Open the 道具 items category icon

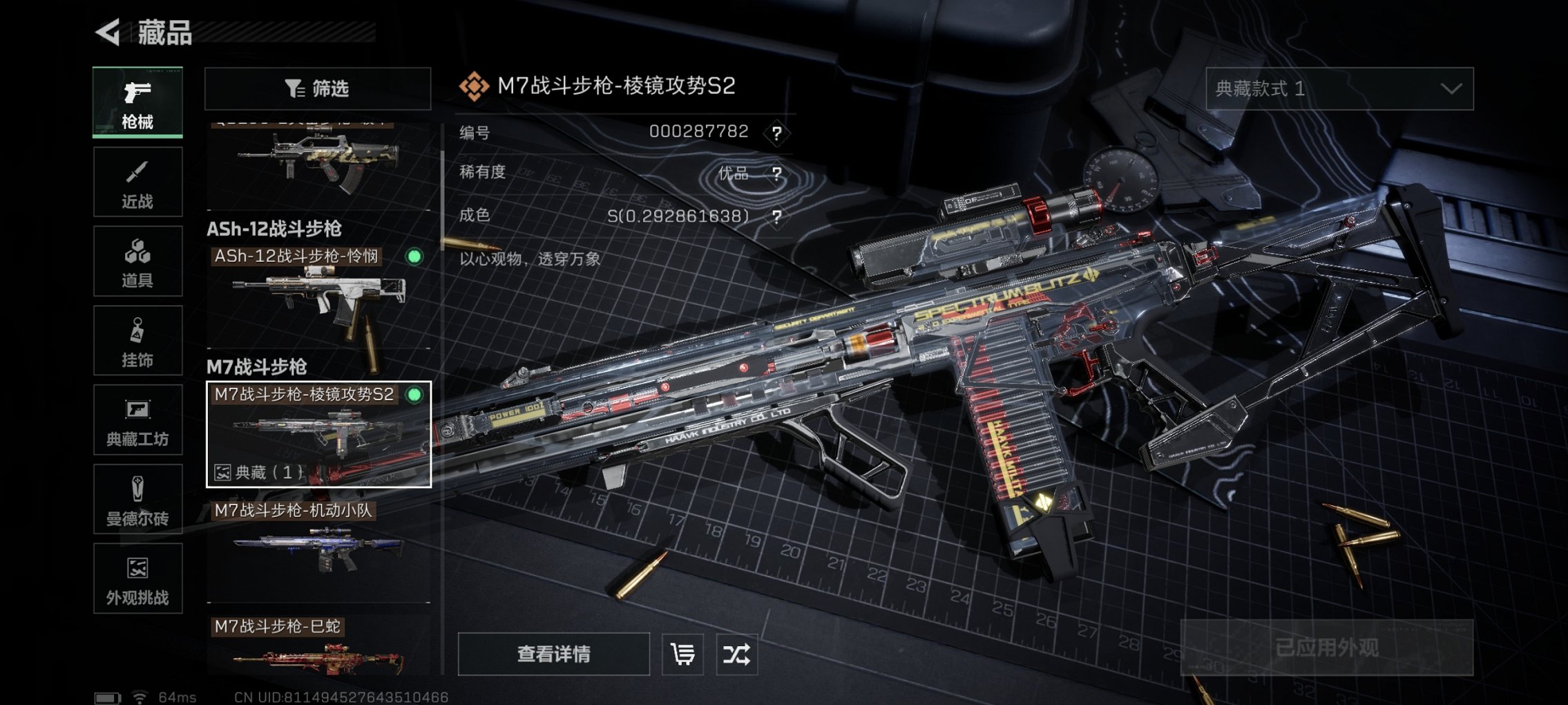tap(137, 261)
